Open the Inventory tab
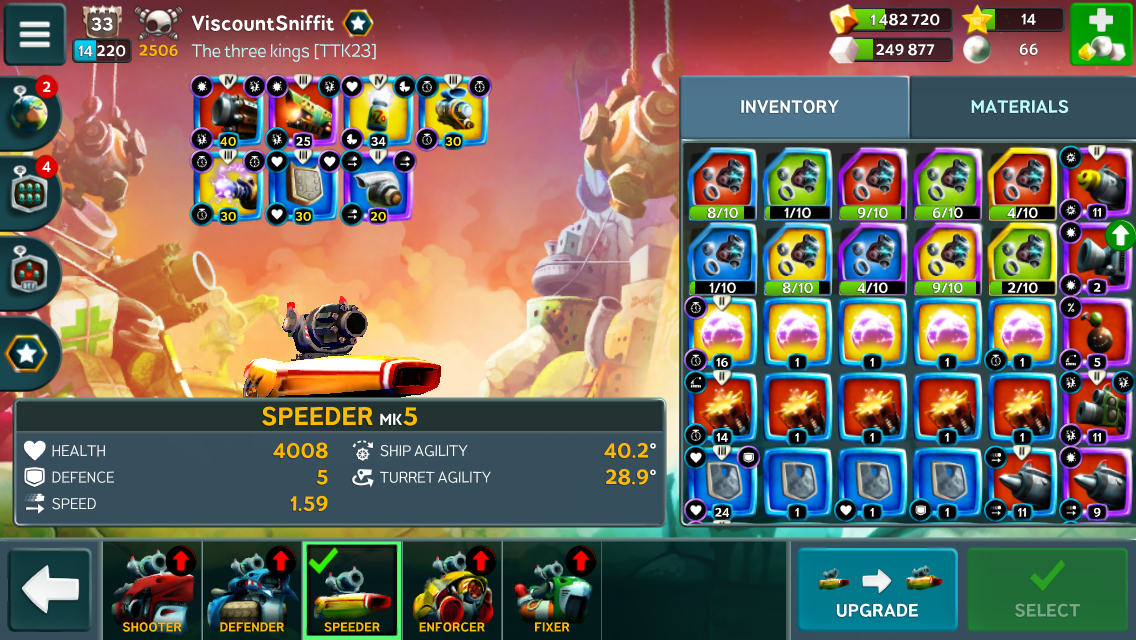Image resolution: width=1136 pixels, height=640 pixels. pyautogui.click(x=789, y=107)
